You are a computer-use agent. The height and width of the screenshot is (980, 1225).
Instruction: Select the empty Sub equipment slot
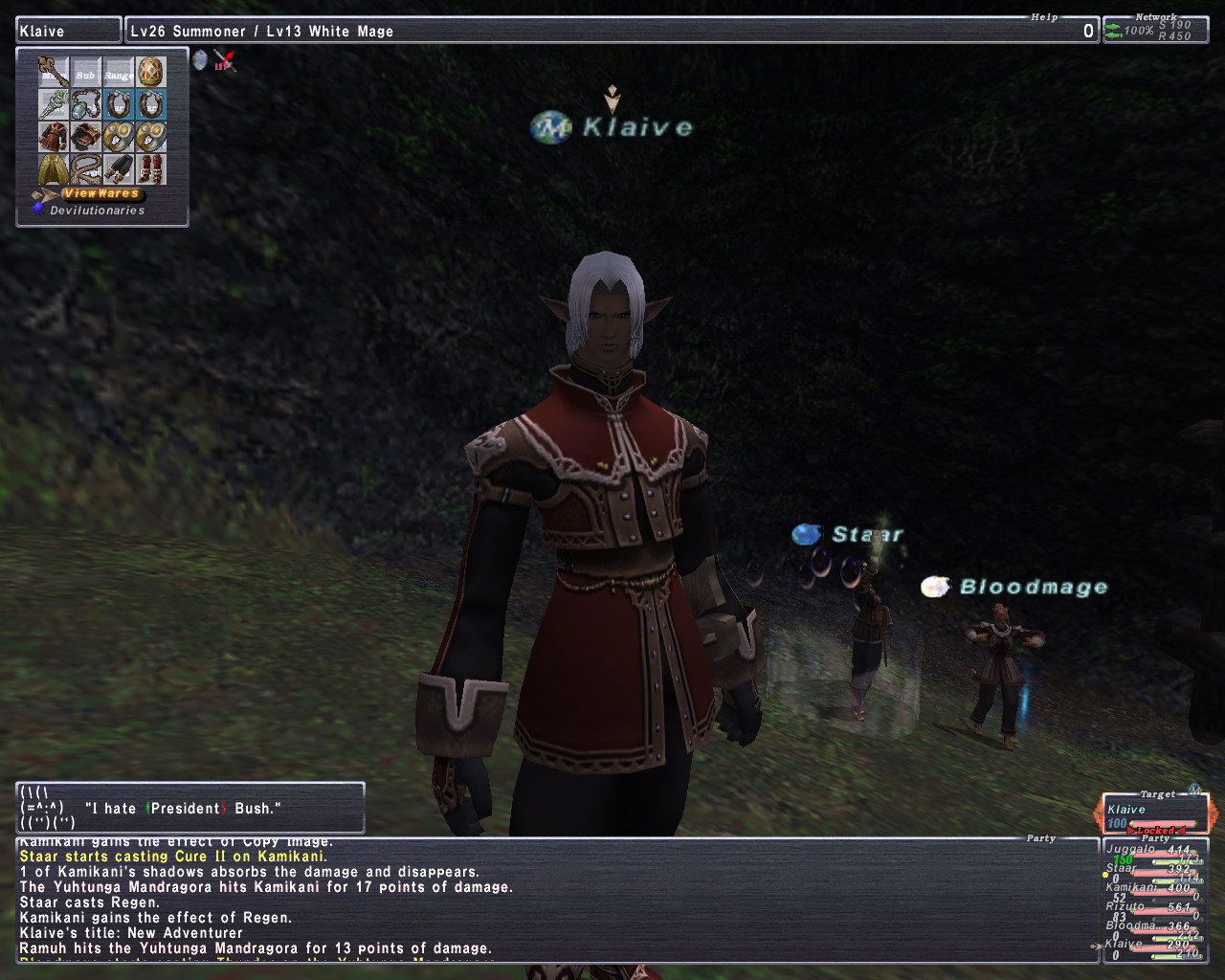click(x=86, y=72)
